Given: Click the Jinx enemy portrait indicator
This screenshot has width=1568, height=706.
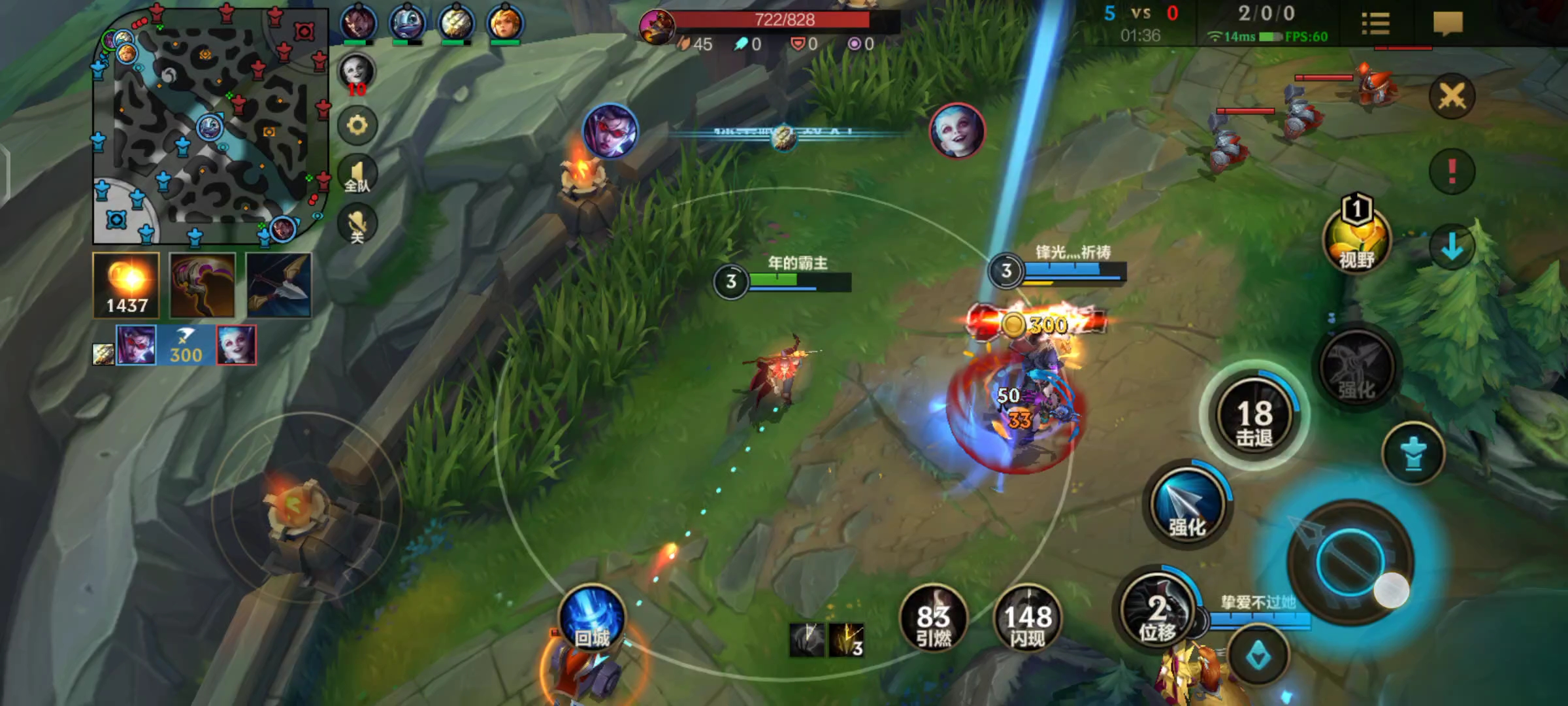Looking at the screenshot, I should tap(957, 131).
